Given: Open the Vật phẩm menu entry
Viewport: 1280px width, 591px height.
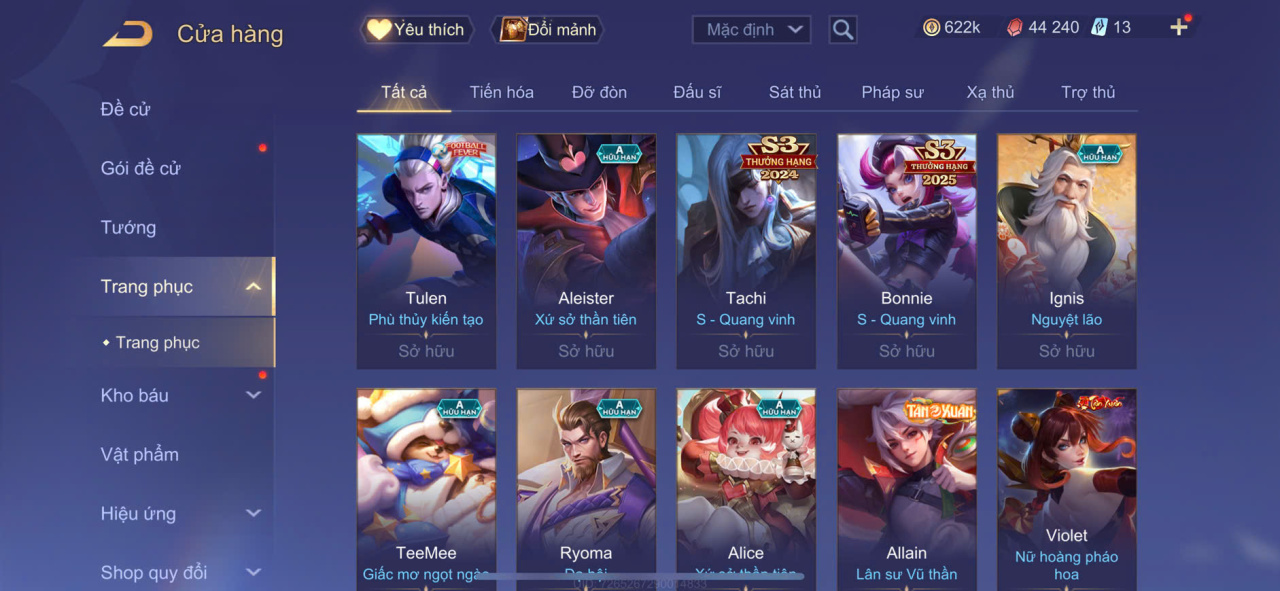Looking at the screenshot, I should click(140, 454).
